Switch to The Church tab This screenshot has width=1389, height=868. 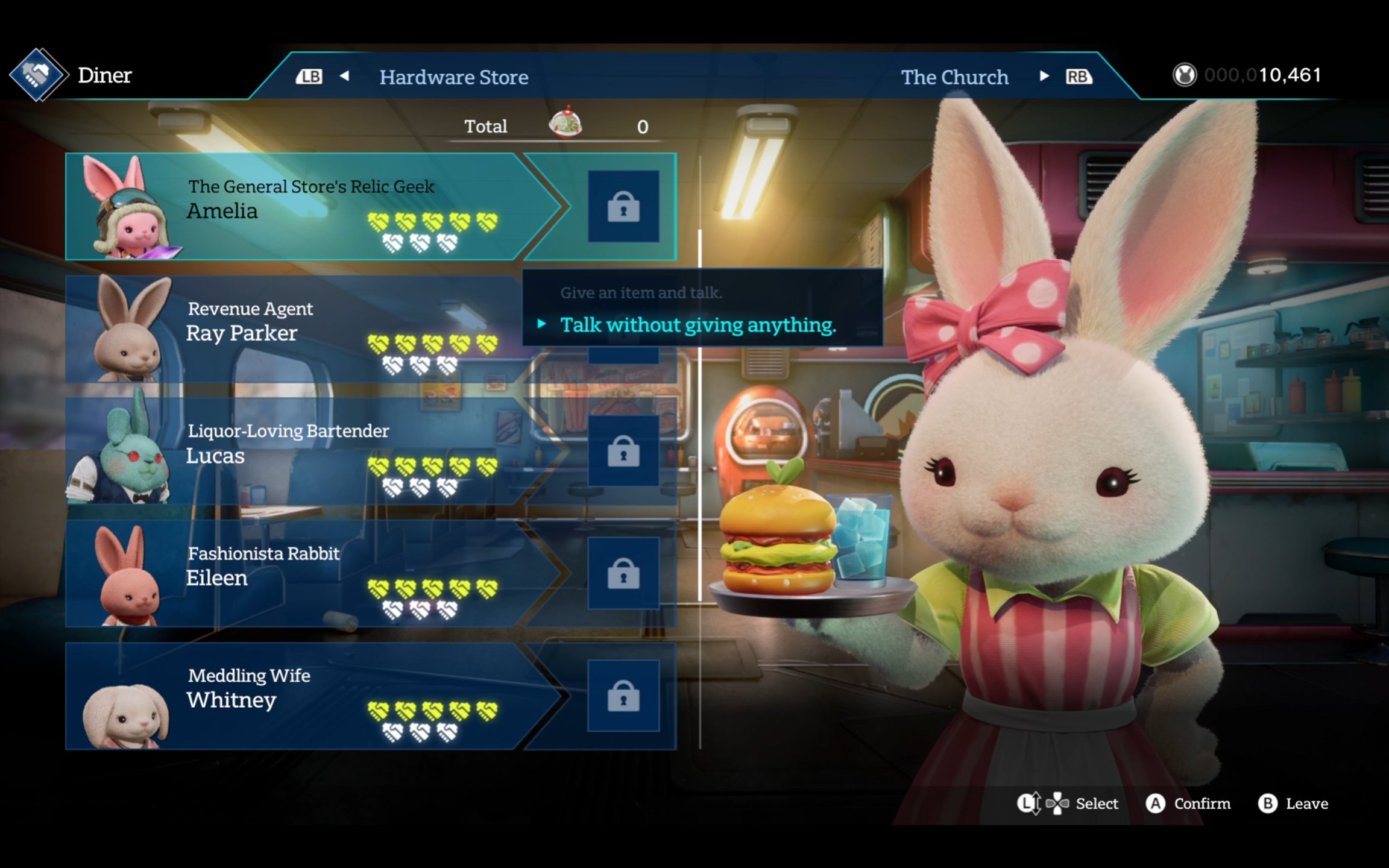(x=954, y=77)
